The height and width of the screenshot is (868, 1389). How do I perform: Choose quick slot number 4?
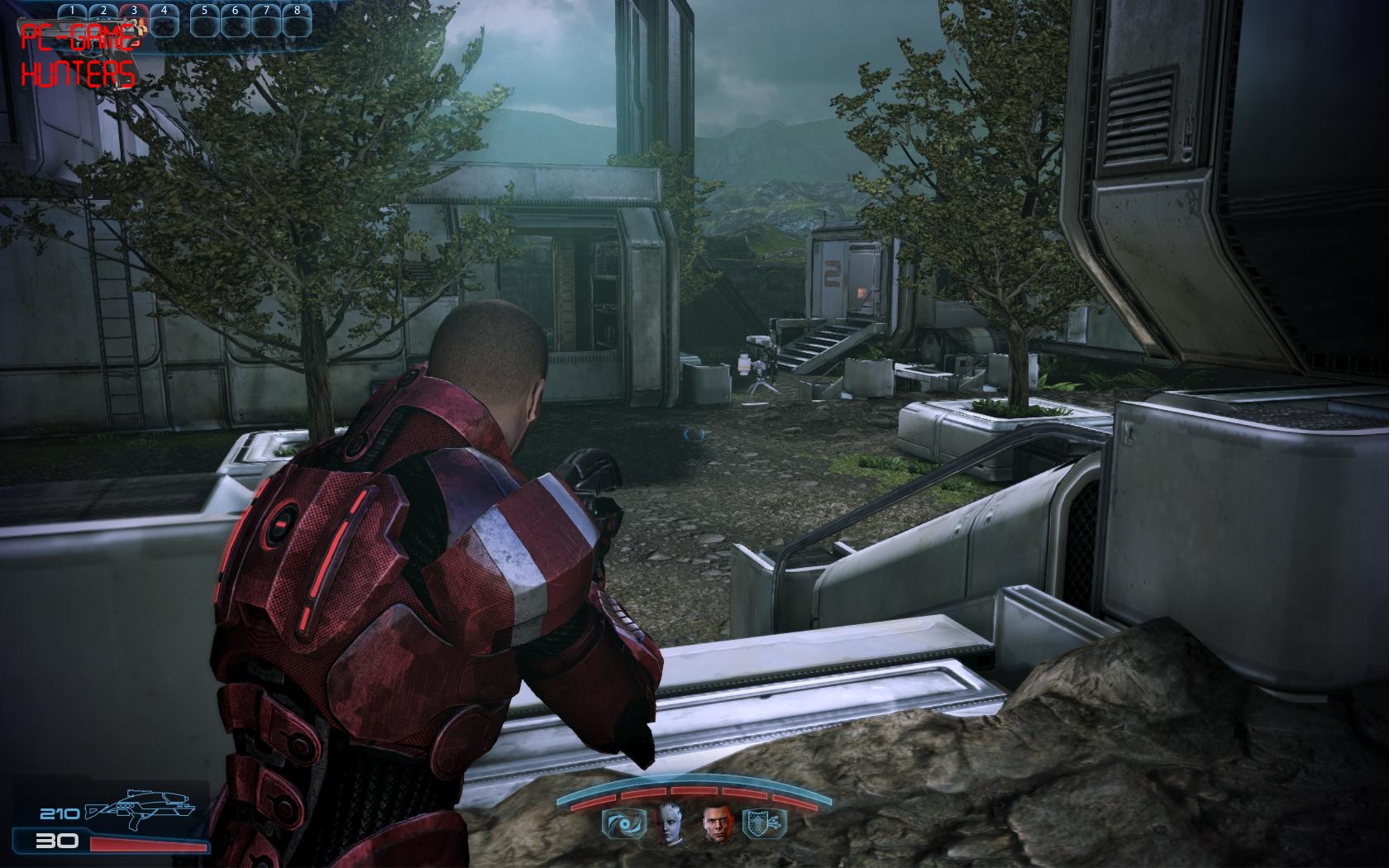coord(164,21)
